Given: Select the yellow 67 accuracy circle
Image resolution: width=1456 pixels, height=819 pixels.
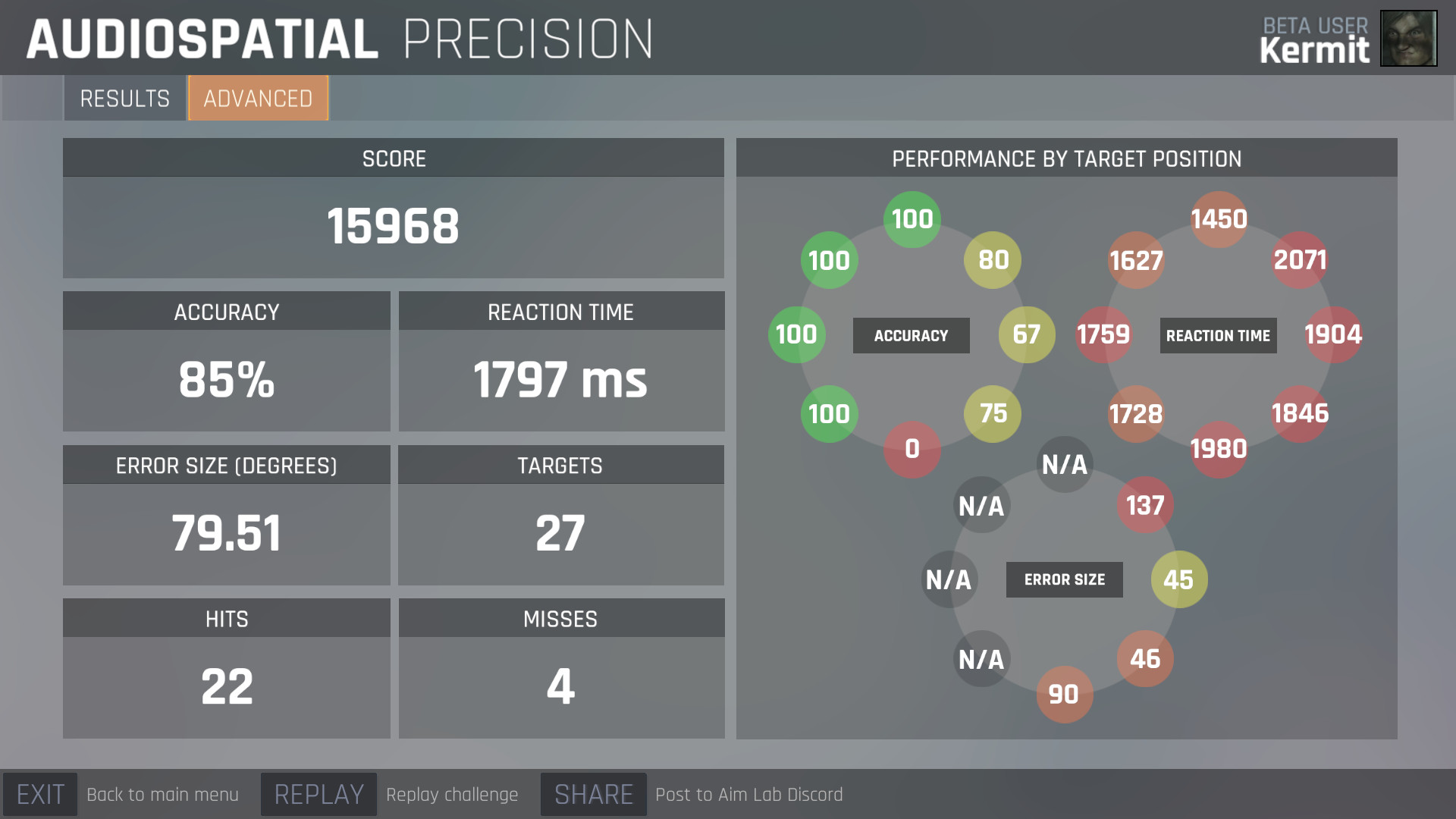Looking at the screenshot, I should pyautogui.click(x=1025, y=334).
